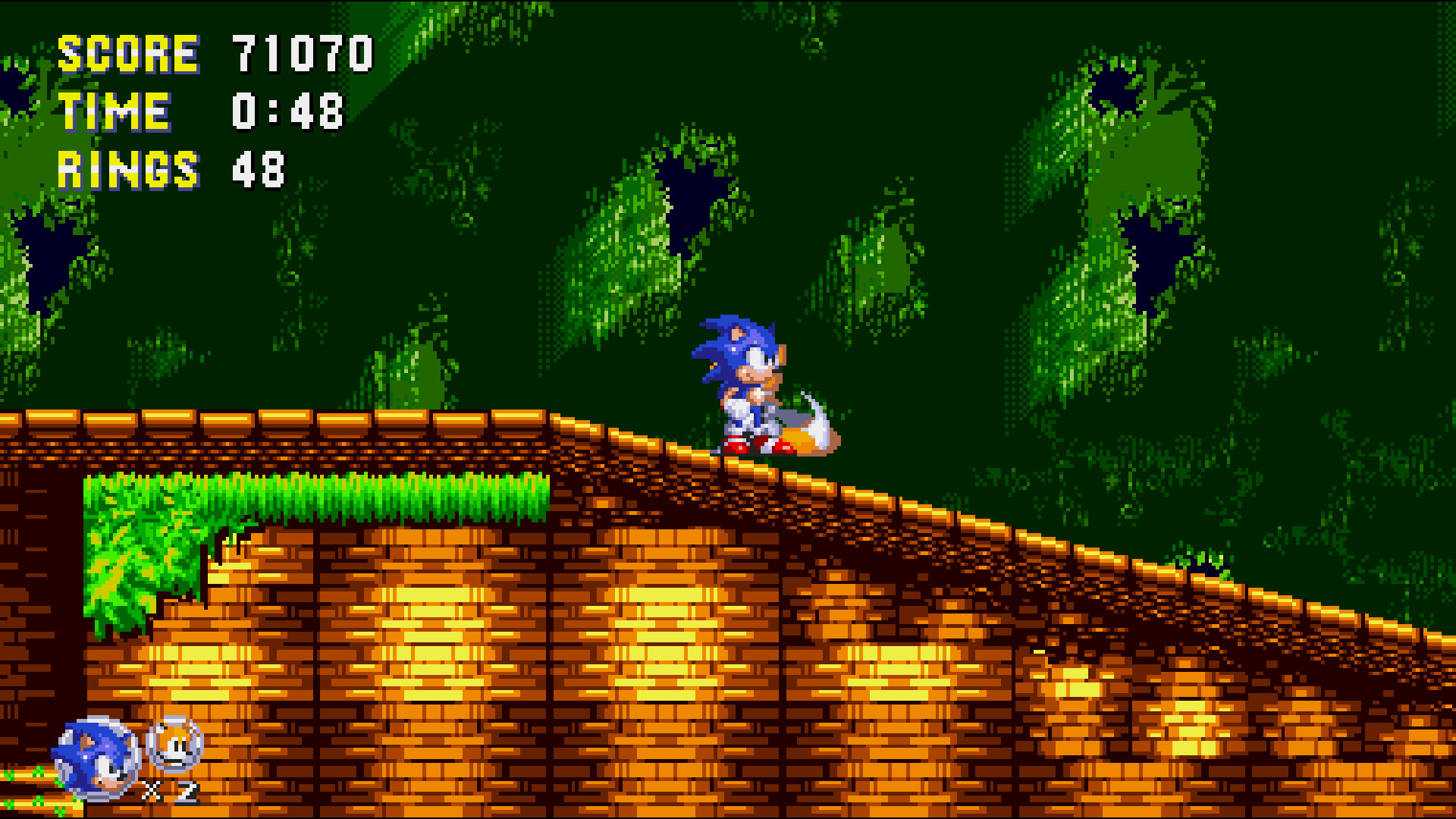Viewport: 1456px width, 819px height.
Task: Click the yellow TIME label
Action: [115, 111]
